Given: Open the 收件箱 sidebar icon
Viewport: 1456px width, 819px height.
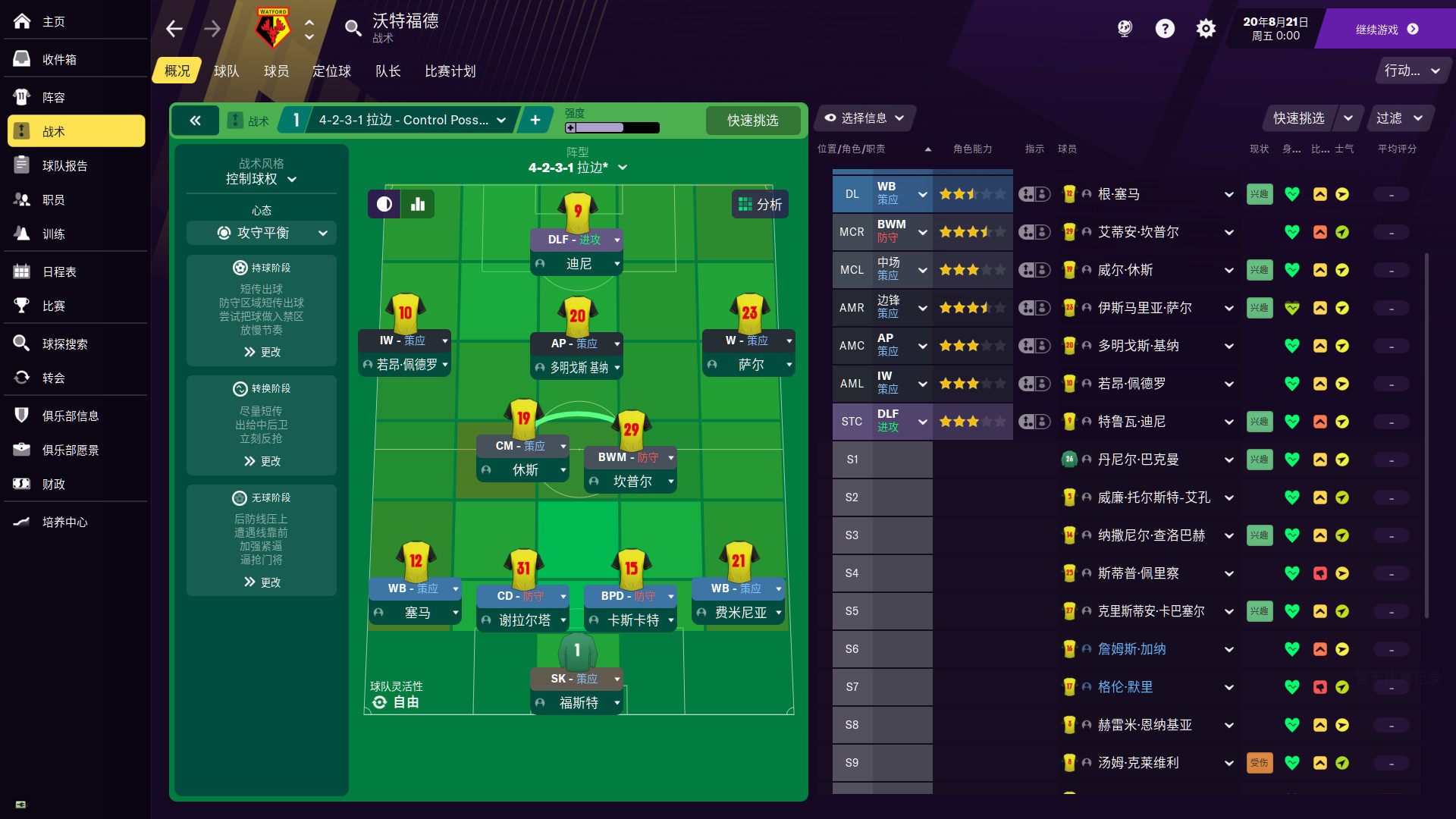Looking at the screenshot, I should 21,58.
